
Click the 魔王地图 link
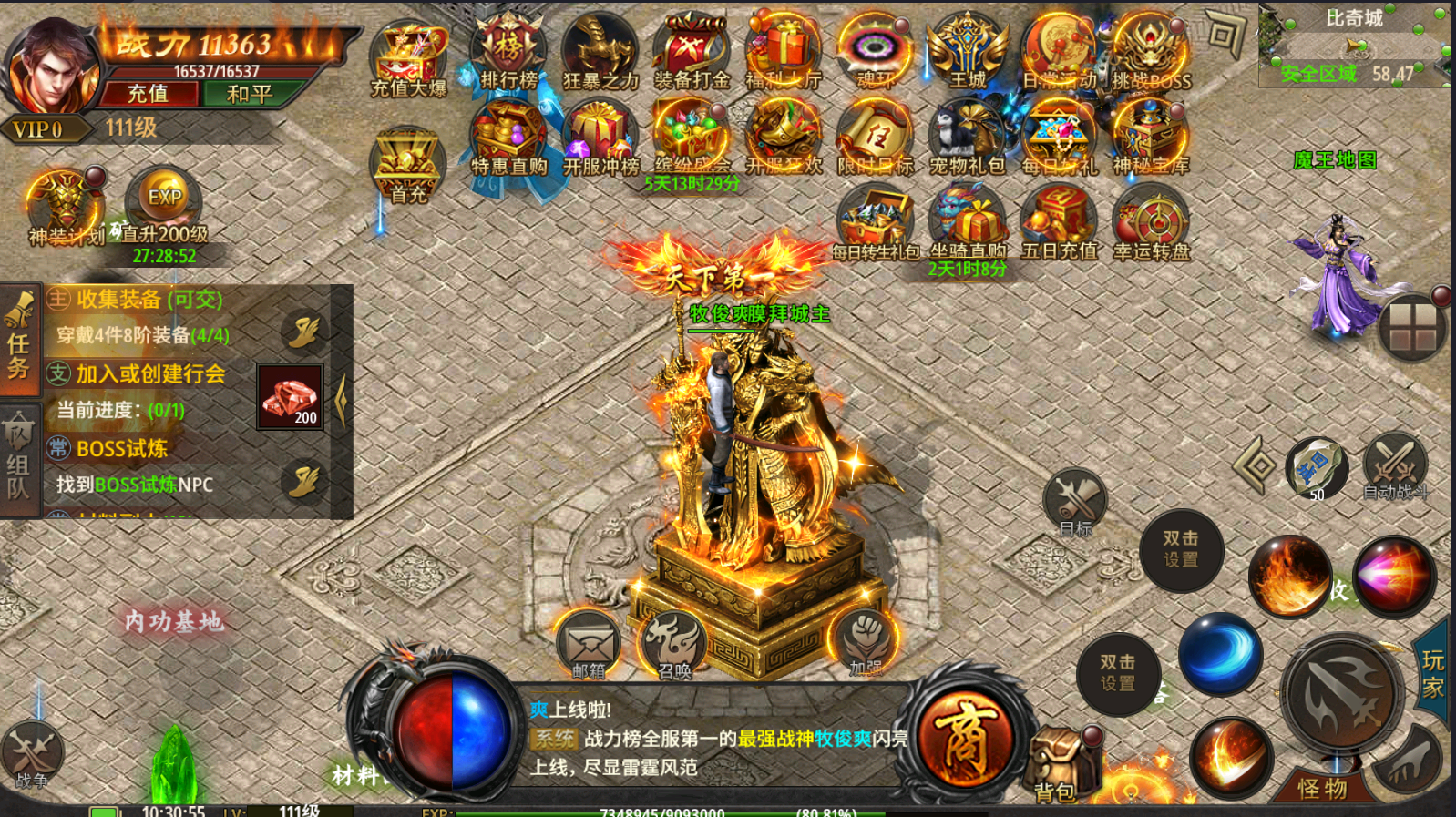click(1335, 160)
